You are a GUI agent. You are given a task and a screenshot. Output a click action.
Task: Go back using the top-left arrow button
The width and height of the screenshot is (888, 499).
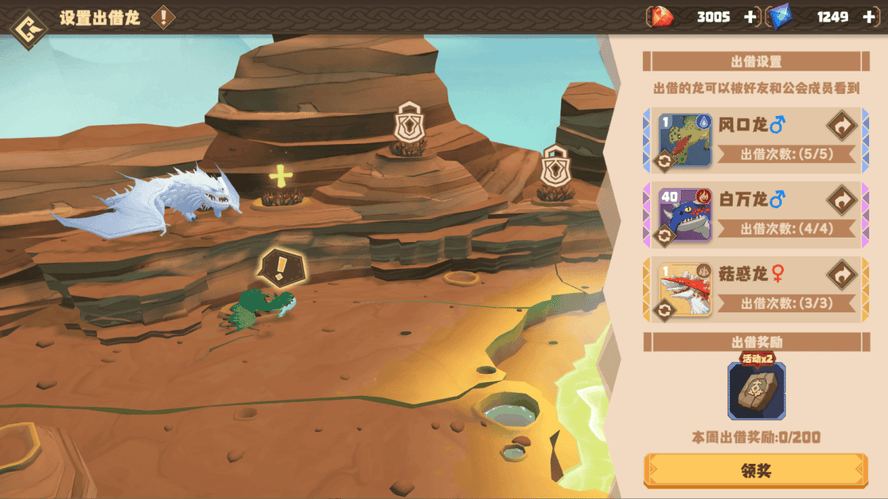(x=27, y=20)
